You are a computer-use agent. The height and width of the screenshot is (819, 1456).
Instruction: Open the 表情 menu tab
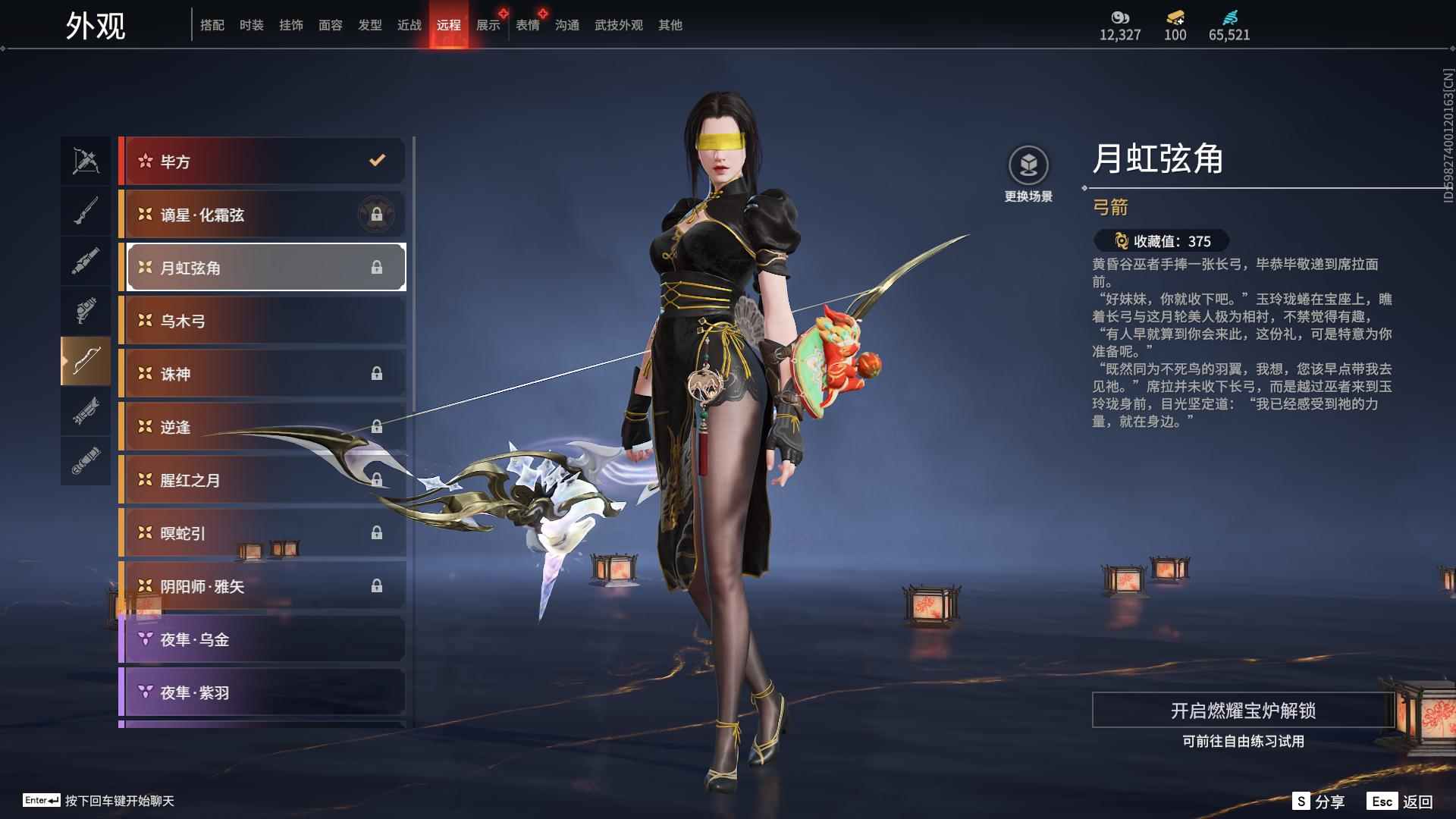tap(526, 24)
